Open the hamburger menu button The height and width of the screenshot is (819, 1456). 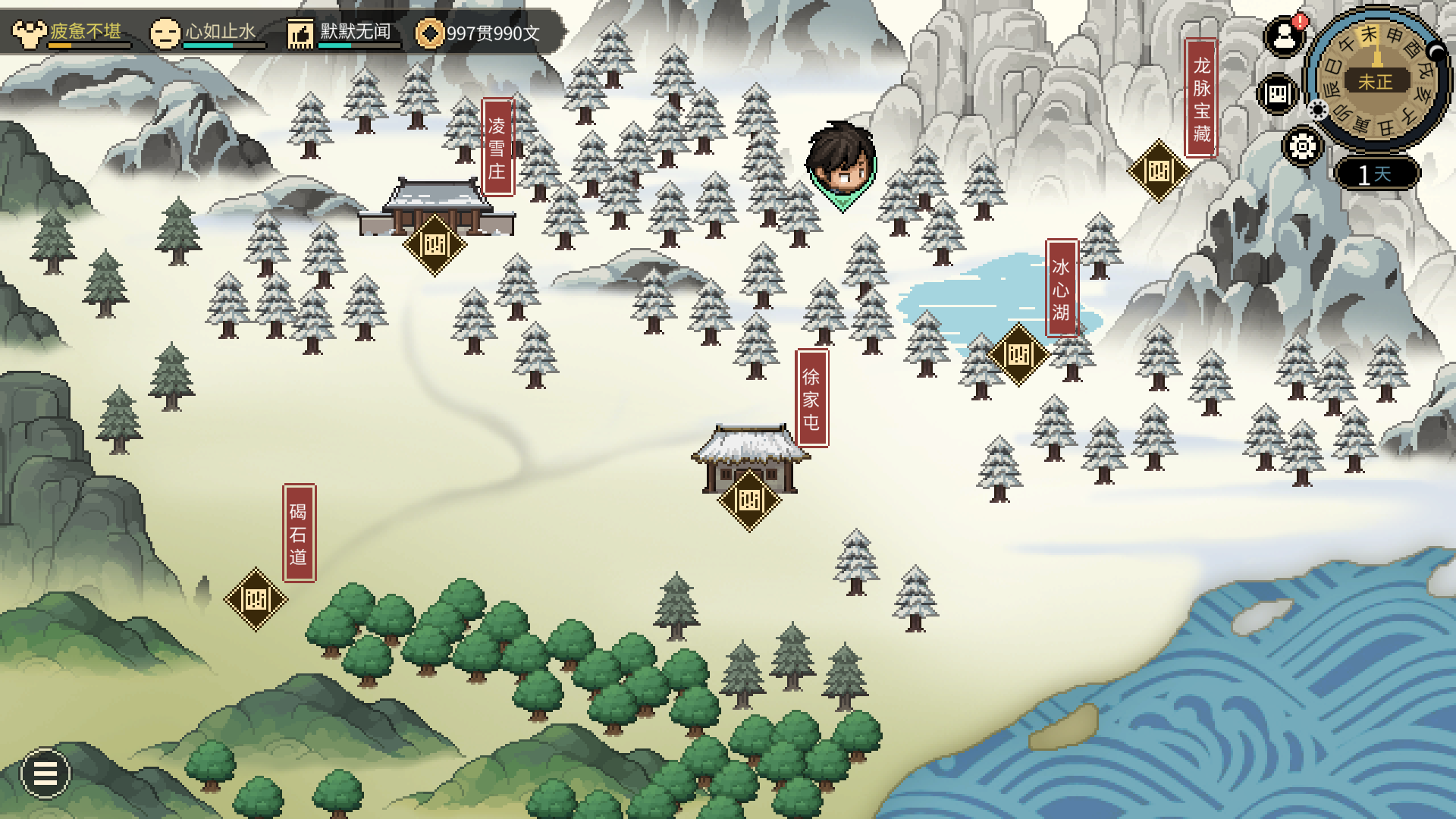[45, 773]
